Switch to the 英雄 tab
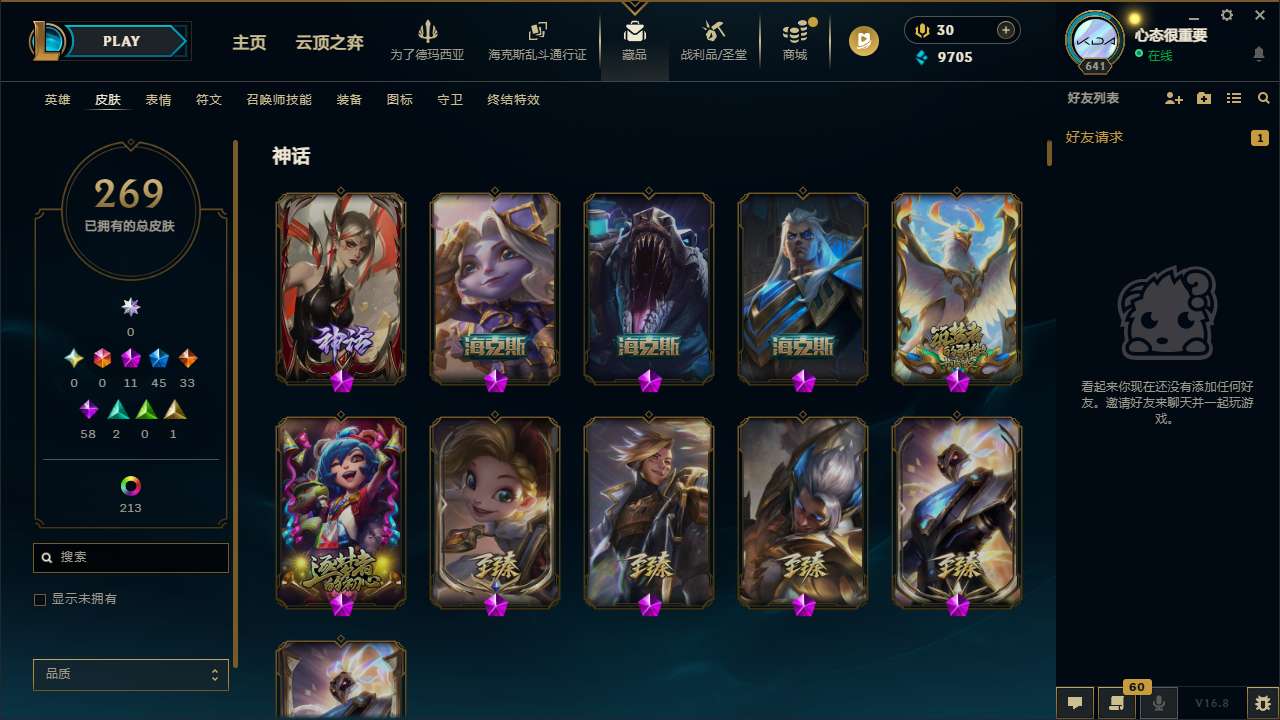 coord(57,100)
